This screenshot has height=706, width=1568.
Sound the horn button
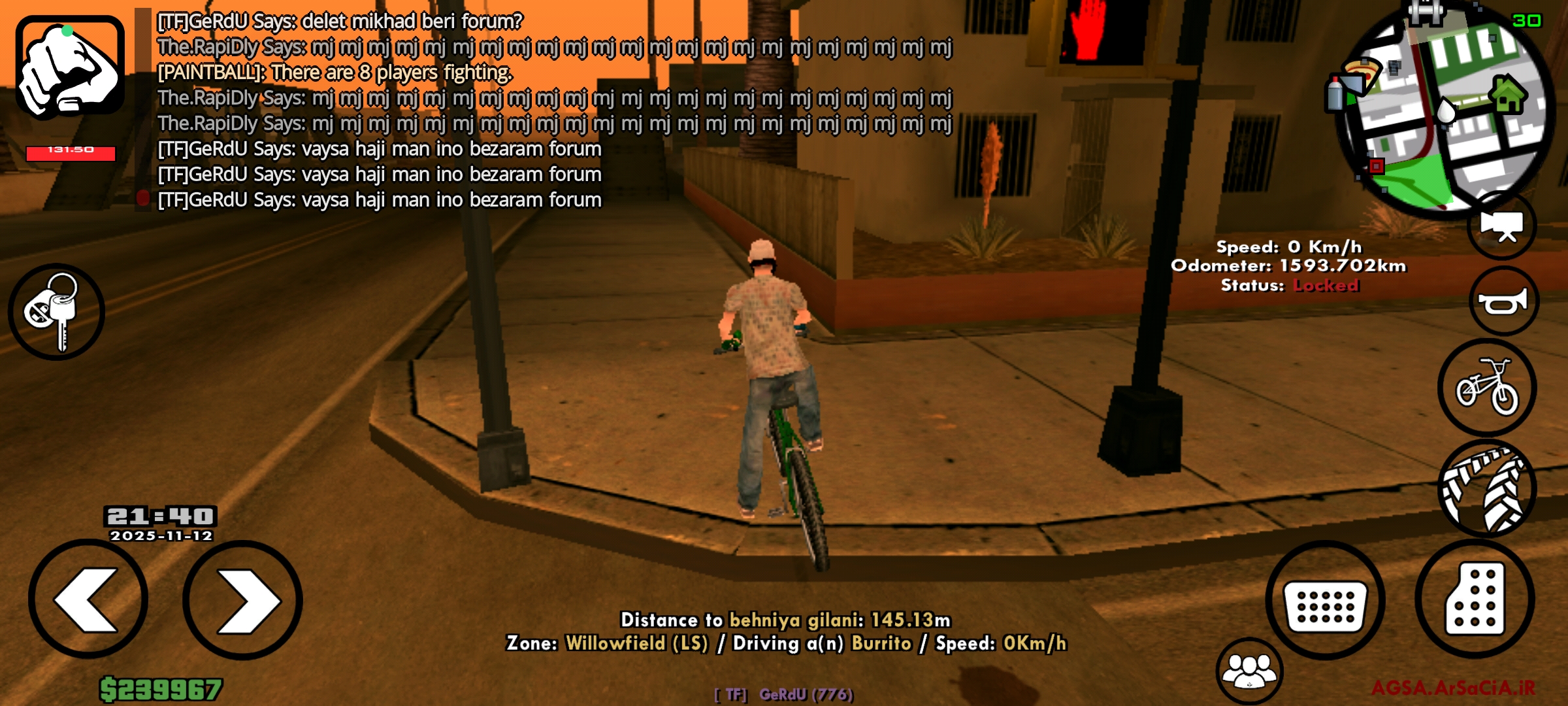pos(1503,301)
